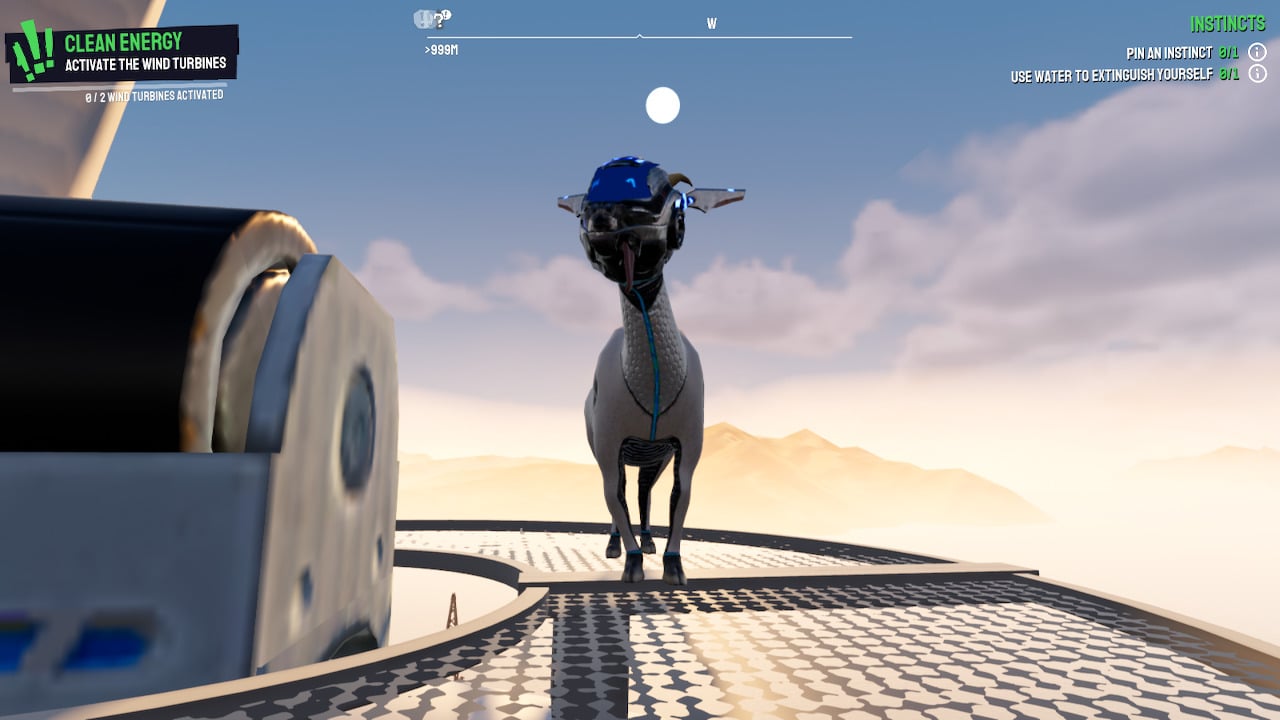Open info for Use Water To Extinguish Yourself

point(1258,73)
